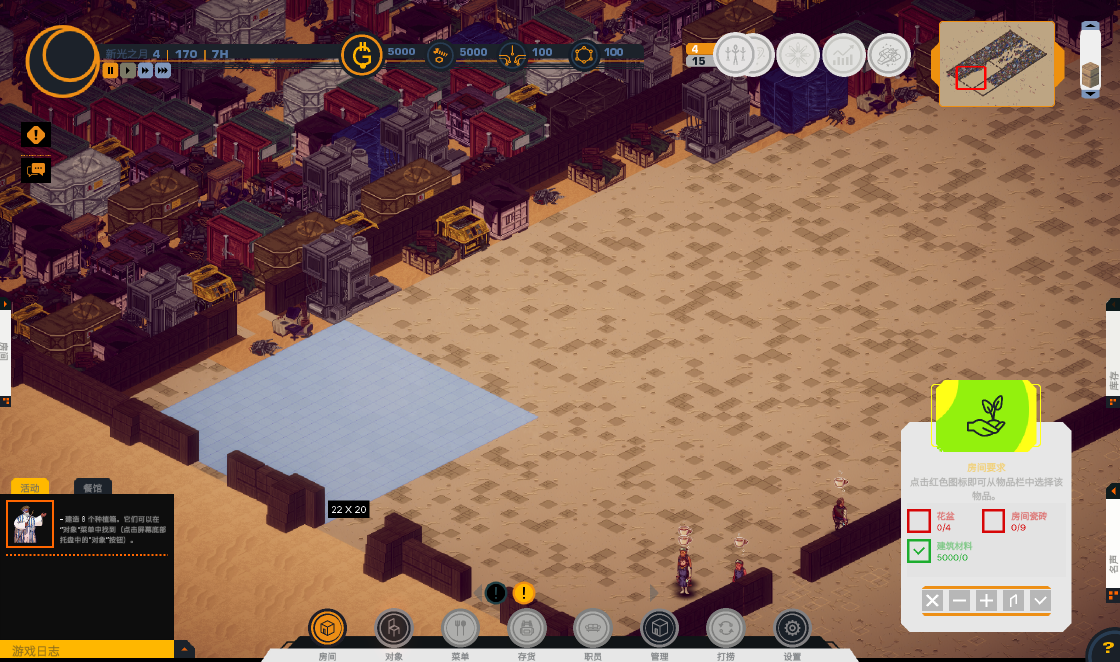Open the 存货 (Inventory) backpack button
The height and width of the screenshot is (662, 1120).
click(527, 628)
